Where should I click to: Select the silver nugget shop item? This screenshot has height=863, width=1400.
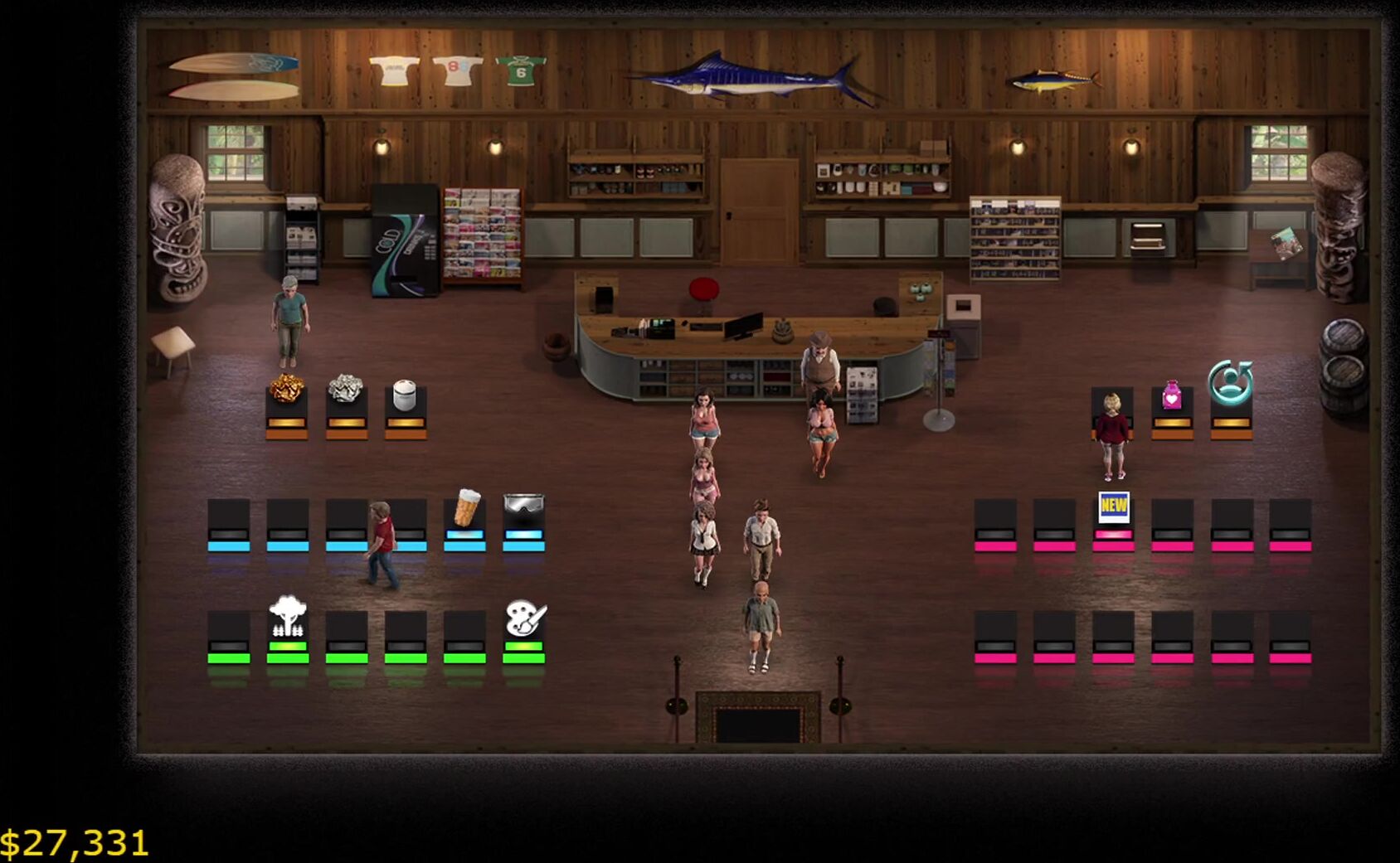point(346,389)
